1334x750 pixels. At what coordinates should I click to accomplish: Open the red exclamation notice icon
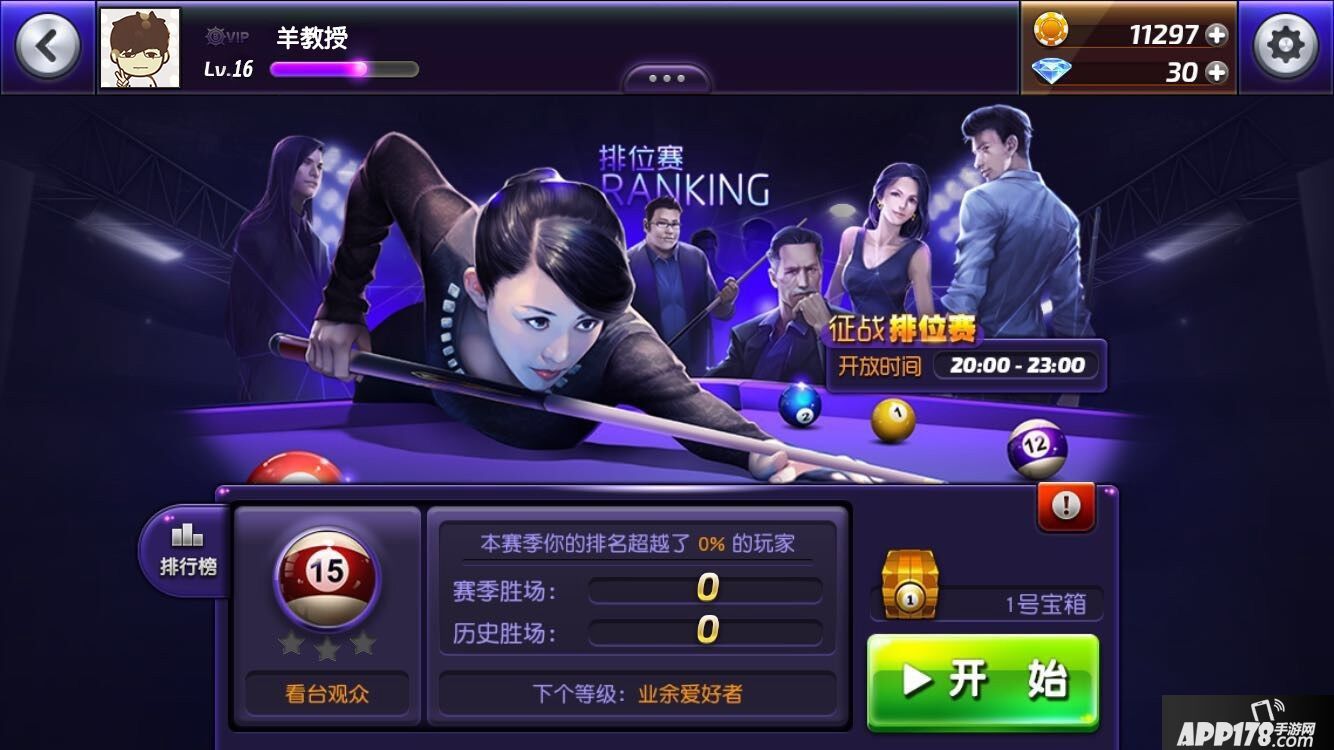click(x=1065, y=506)
